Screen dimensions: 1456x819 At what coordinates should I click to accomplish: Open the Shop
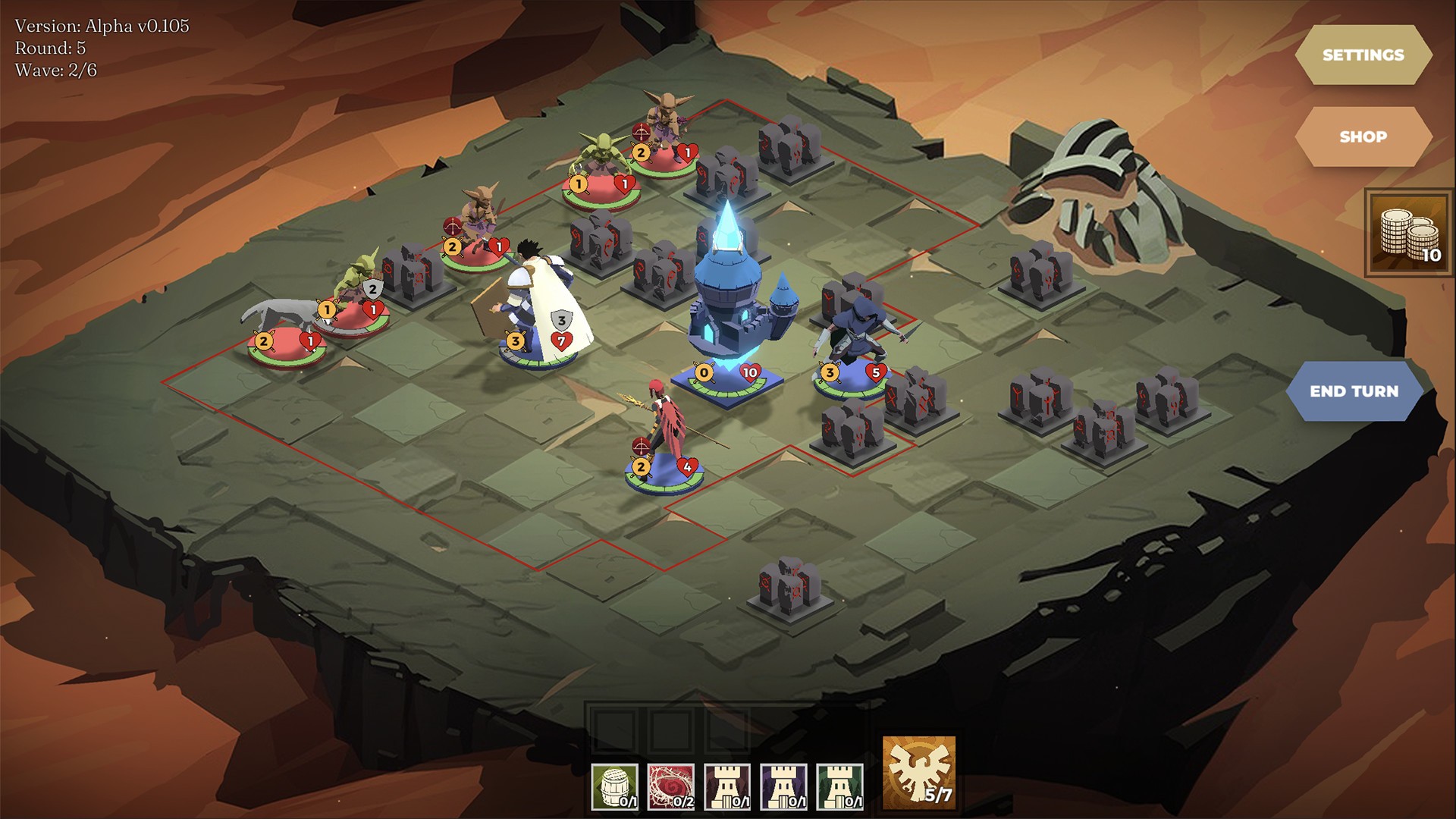[x=1363, y=136]
